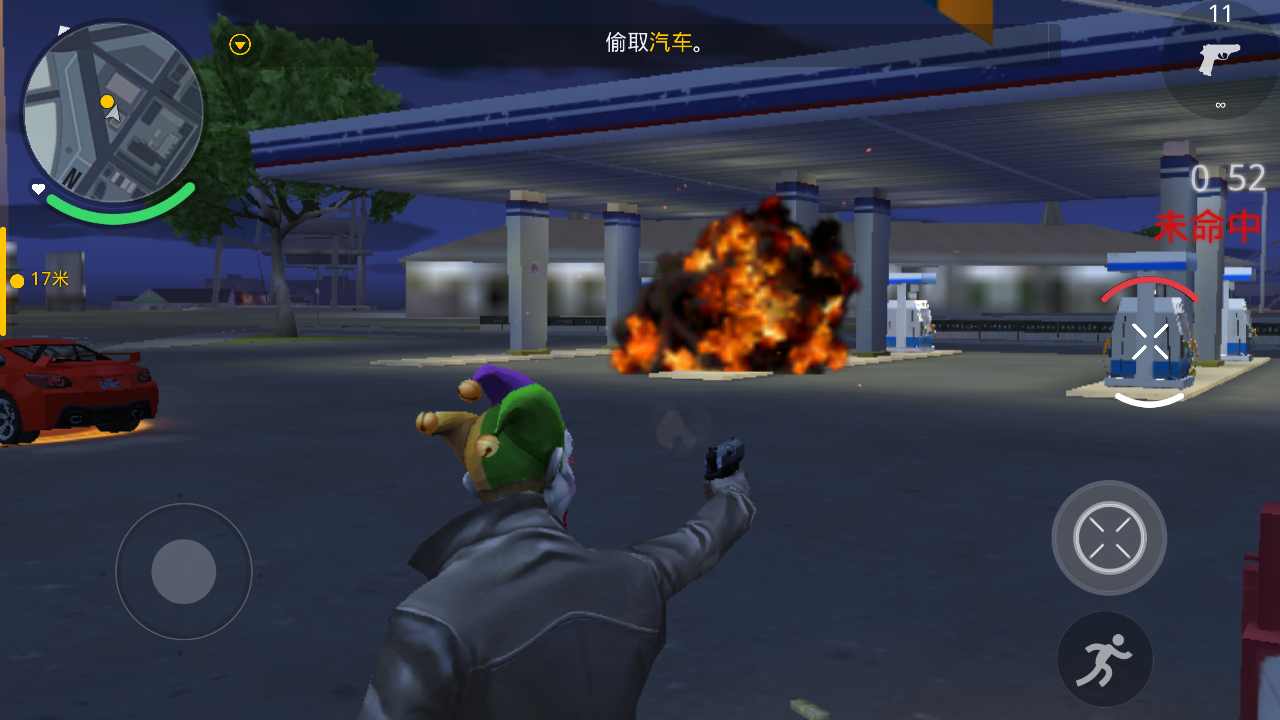This screenshot has height=720, width=1280.
Task: Tap the movement joystick pad
Action: pyautogui.click(x=183, y=572)
